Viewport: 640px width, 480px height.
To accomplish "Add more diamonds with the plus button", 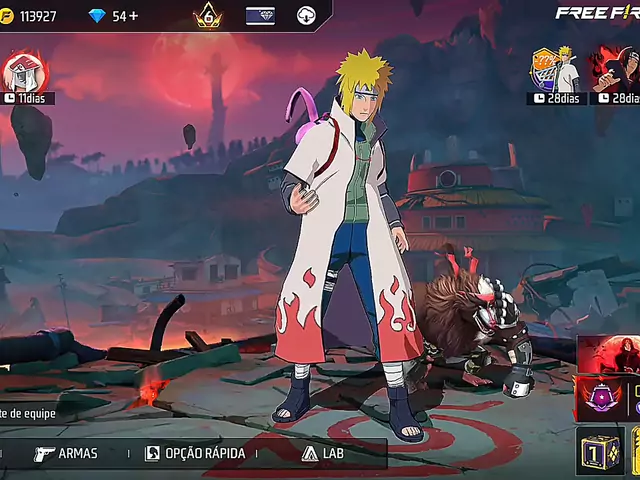I will 133,16.
